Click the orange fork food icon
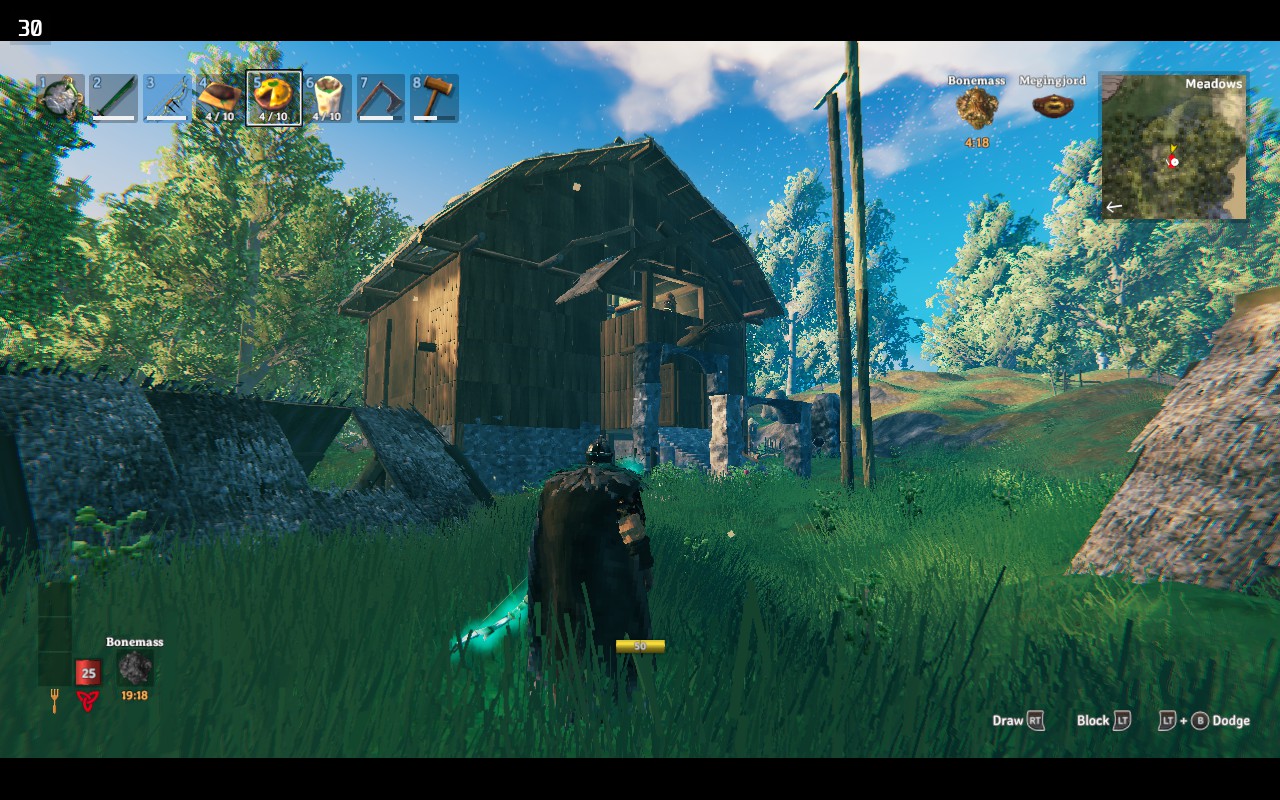This screenshot has height=800, width=1280. (54, 700)
